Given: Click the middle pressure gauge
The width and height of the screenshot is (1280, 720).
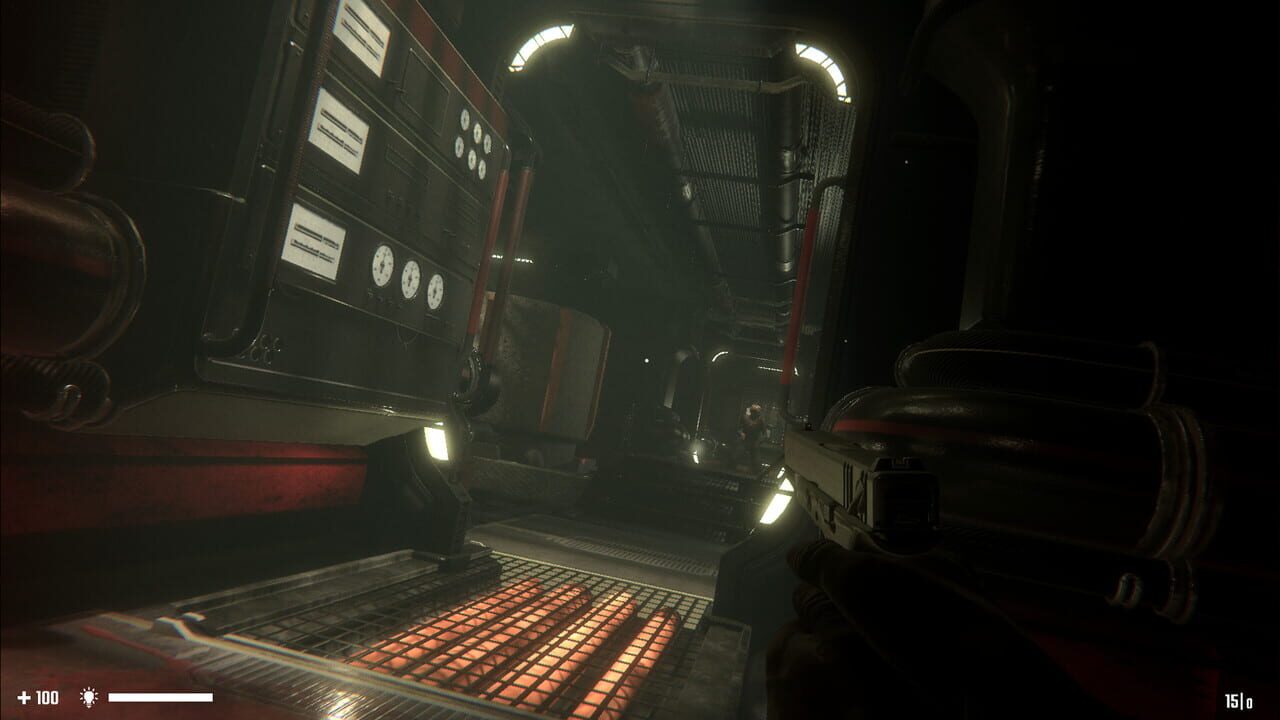Looking at the screenshot, I should [409, 280].
